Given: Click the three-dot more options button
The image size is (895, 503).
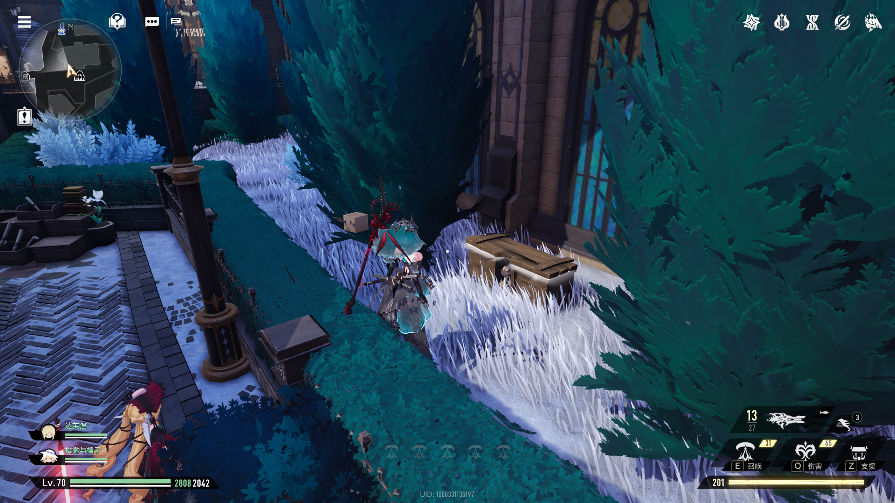Looking at the screenshot, I should pos(152,21).
